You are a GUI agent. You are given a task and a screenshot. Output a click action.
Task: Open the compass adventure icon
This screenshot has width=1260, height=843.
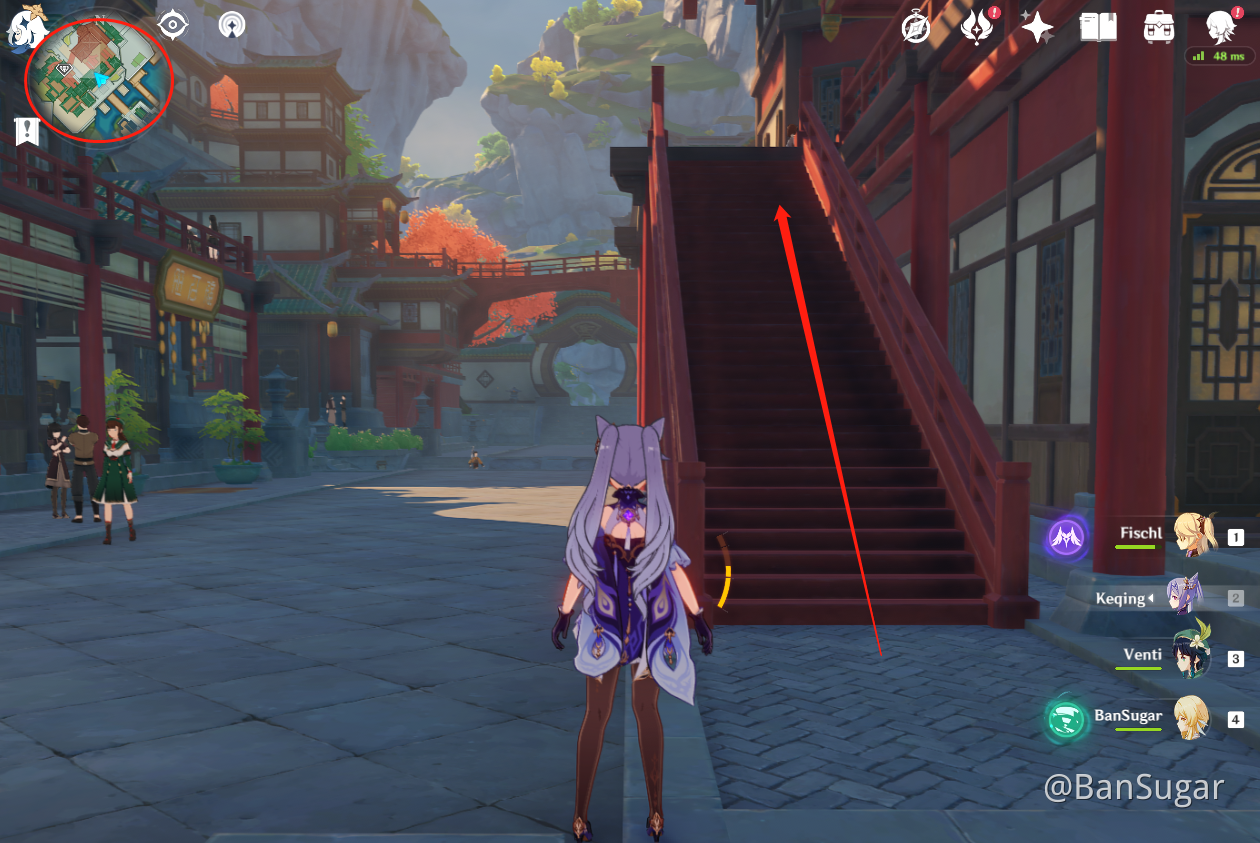click(915, 27)
